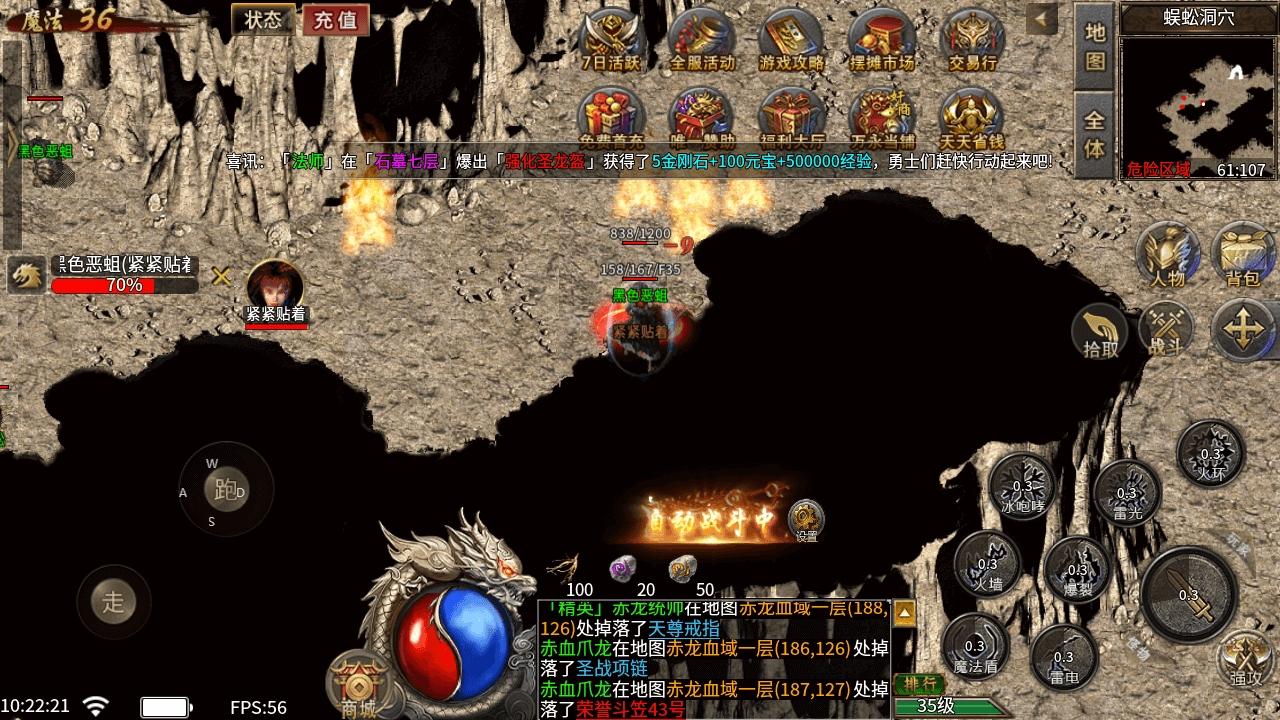Activate the 魔法盾 magic shield skill
Image resolution: width=1280 pixels, height=720 pixels.
(975, 647)
